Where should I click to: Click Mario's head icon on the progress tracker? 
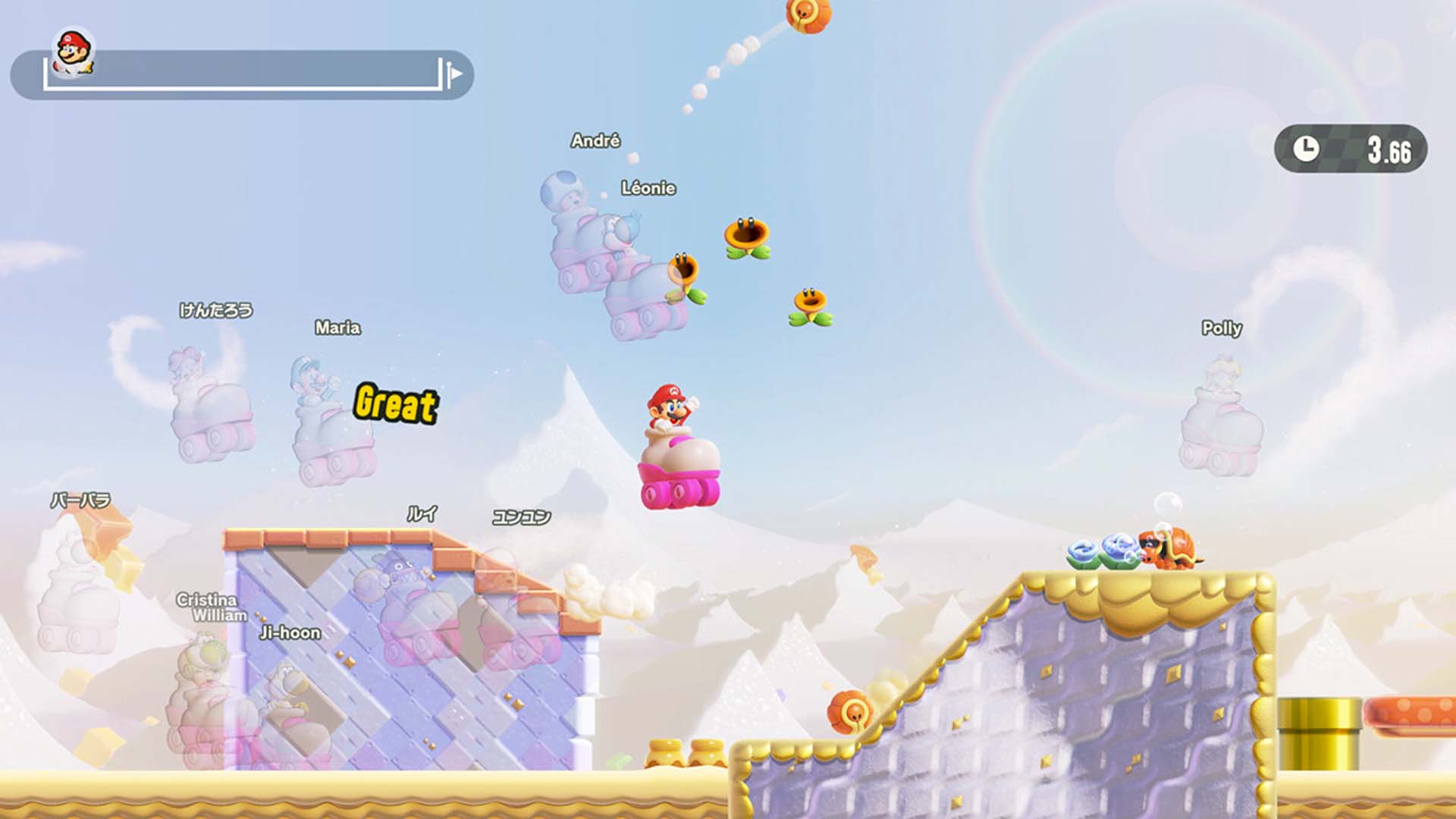pos(74,52)
